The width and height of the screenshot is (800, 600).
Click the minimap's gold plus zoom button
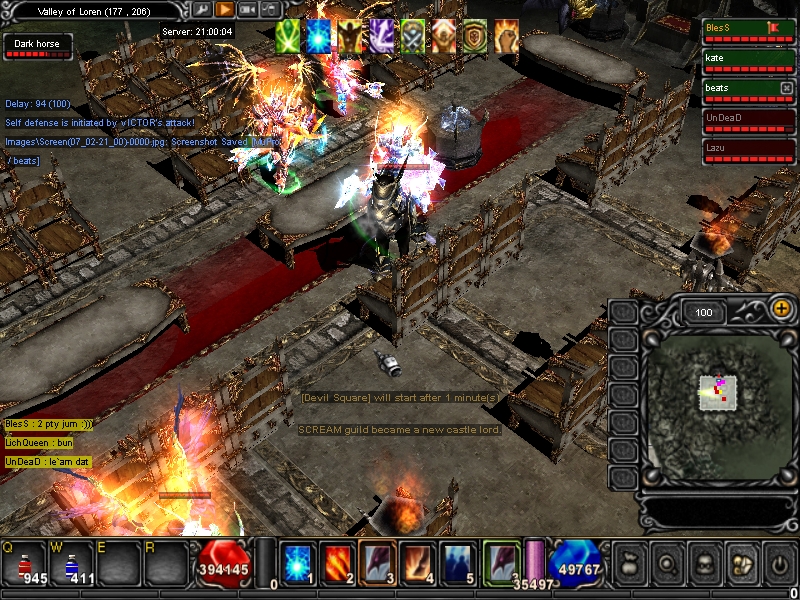pyautogui.click(x=781, y=310)
